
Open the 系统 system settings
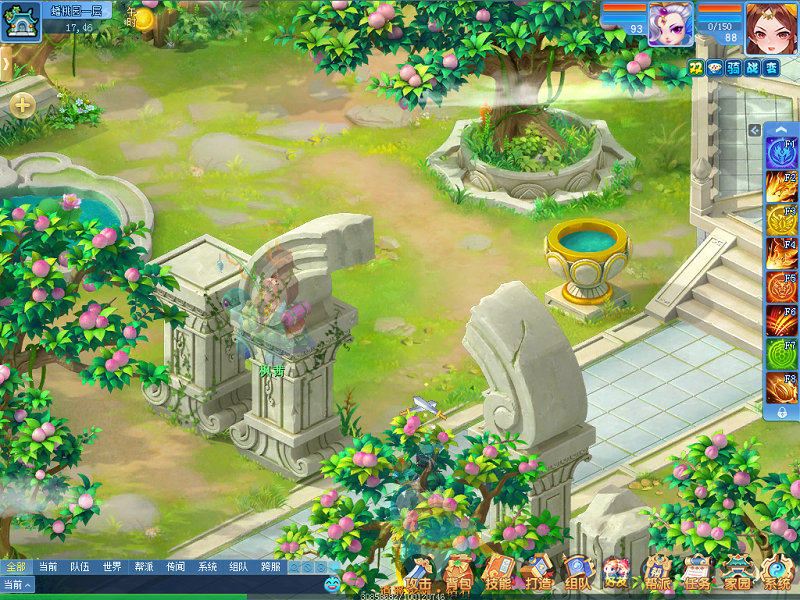pyautogui.click(x=777, y=575)
